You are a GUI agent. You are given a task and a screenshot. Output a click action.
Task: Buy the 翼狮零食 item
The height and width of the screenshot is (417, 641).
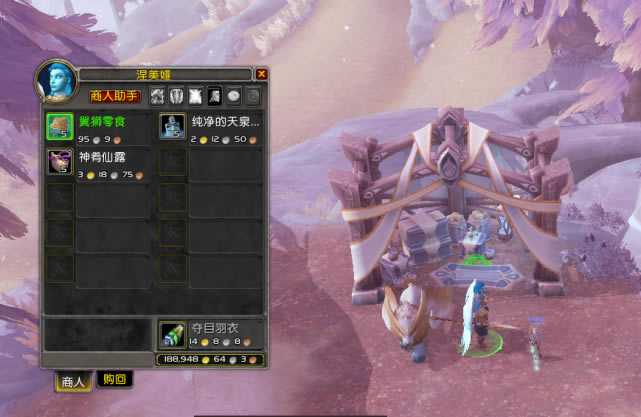pyautogui.click(x=59, y=126)
